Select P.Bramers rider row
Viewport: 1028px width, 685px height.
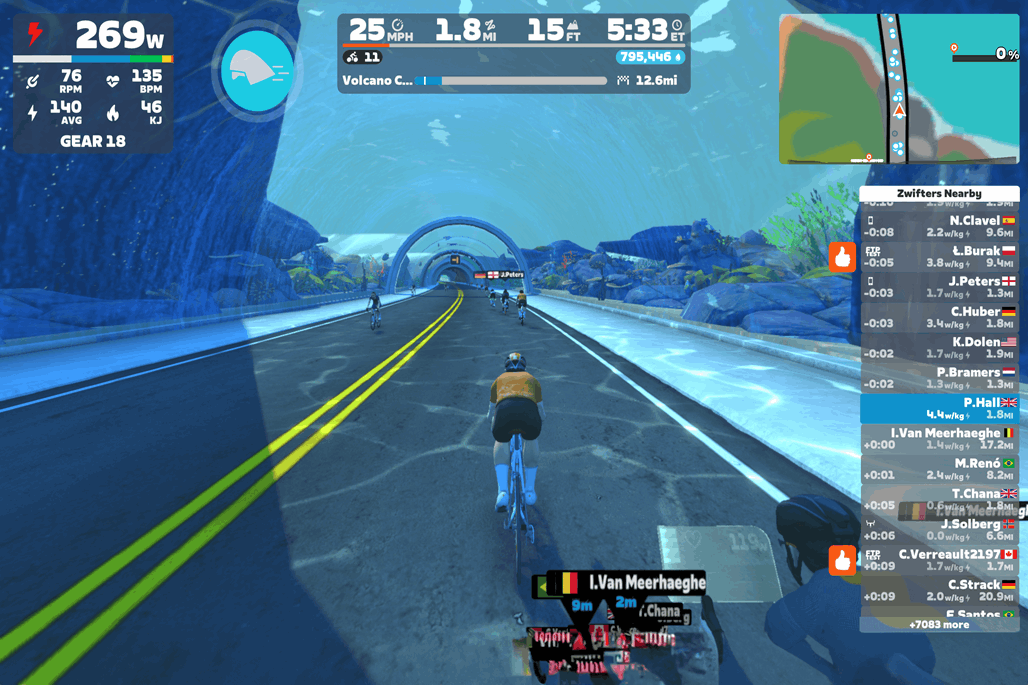939,378
